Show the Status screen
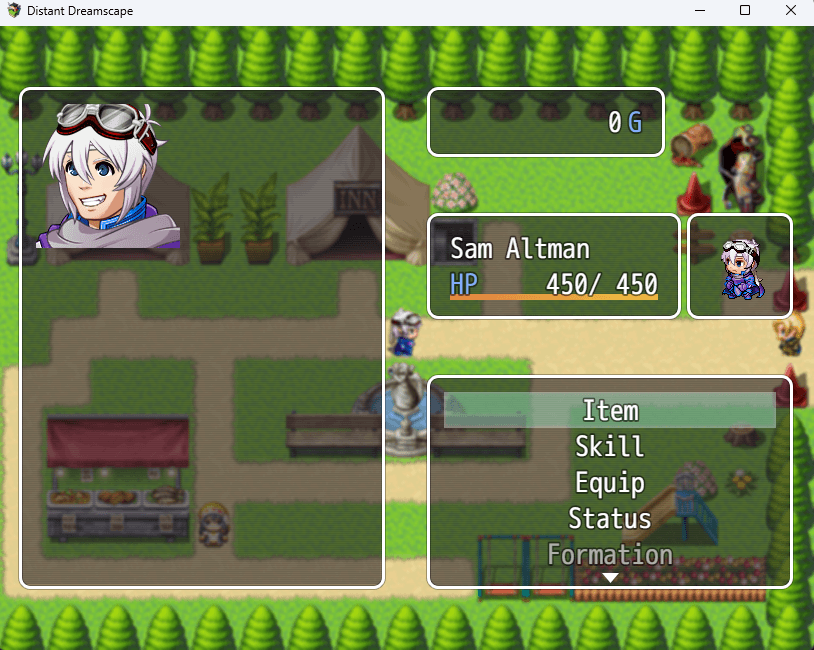 [x=610, y=519]
